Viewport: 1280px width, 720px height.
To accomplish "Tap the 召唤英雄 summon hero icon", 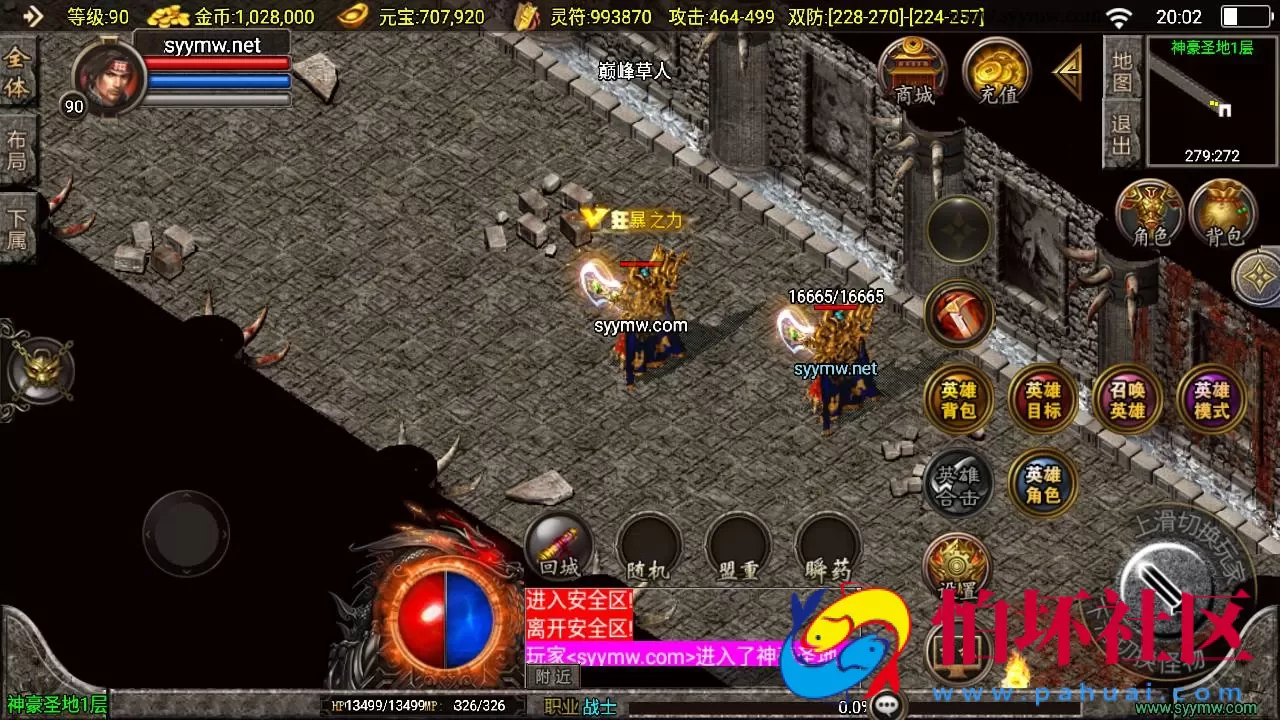I will (x=1127, y=399).
